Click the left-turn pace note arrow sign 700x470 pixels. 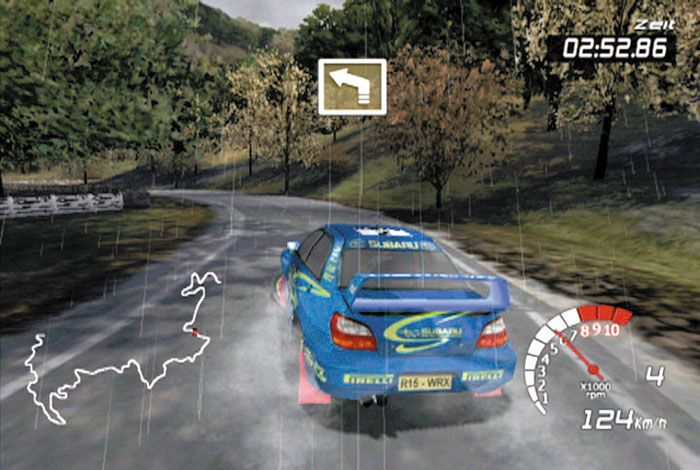click(x=352, y=86)
